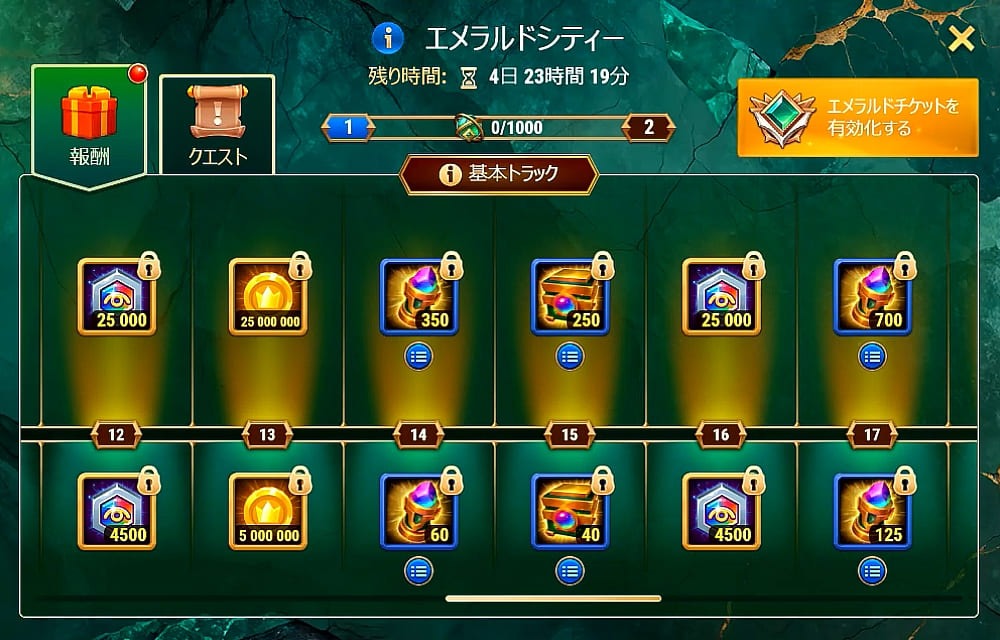Show contents list under the 350 reward
Screen dimensions: 1000x640
point(419,355)
